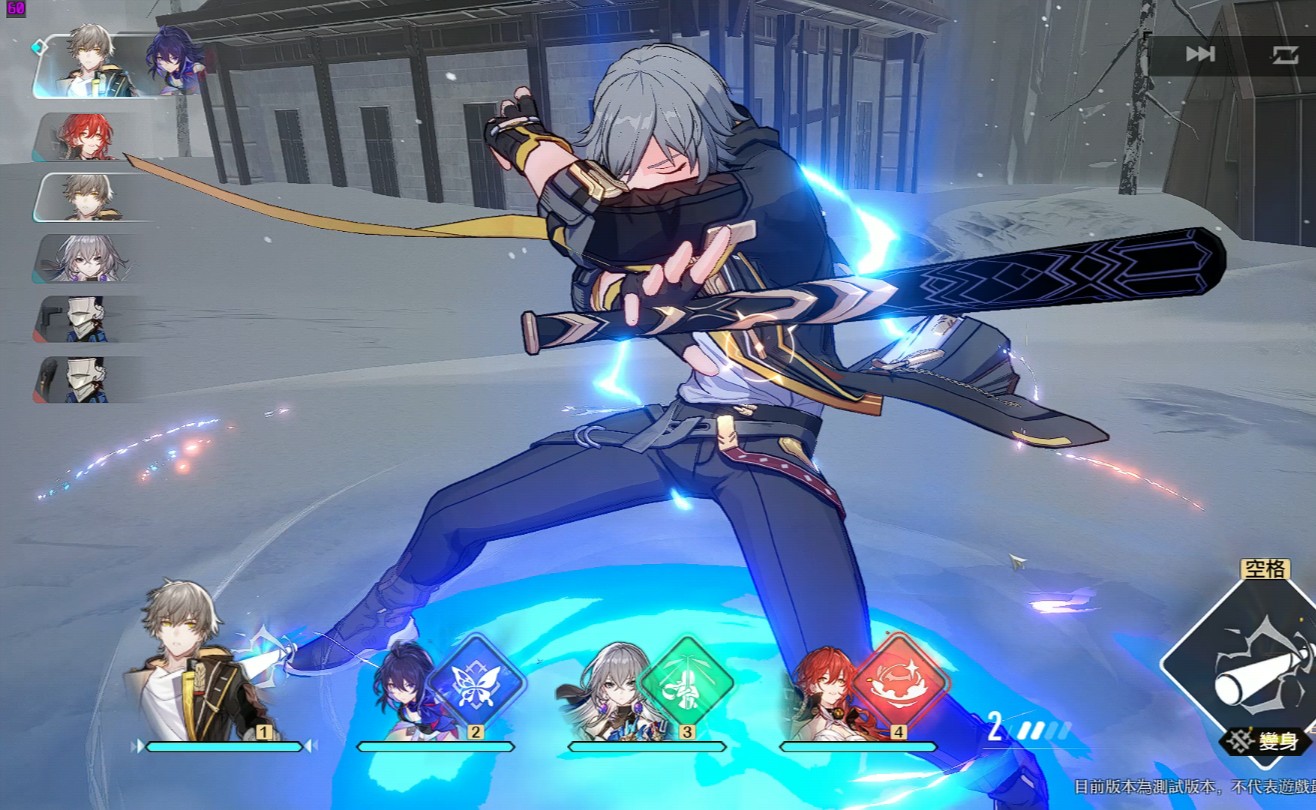Click purple-haired Seele in the turn order
This screenshot has height=810, width=1316.
click(172, 60)
